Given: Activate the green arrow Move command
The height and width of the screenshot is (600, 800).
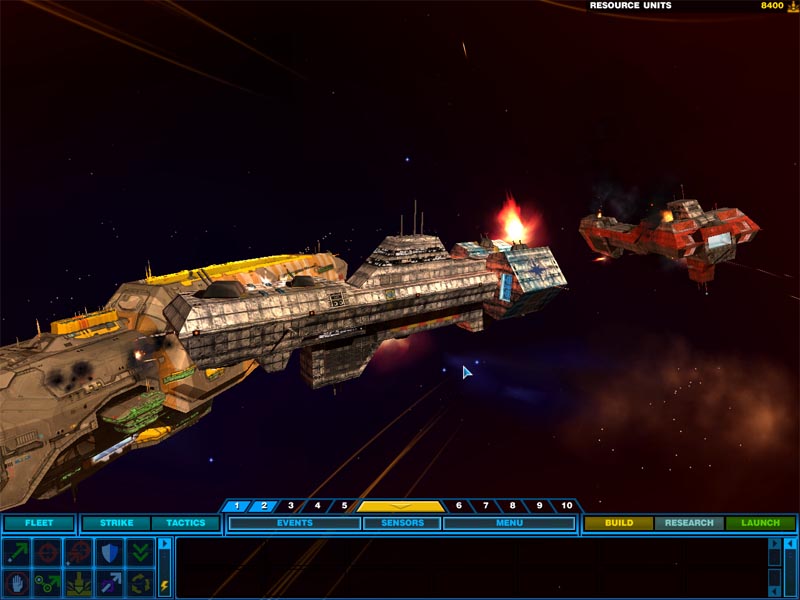Looking at the screenshot, I should pyautogui.click(x=17, y=552).
